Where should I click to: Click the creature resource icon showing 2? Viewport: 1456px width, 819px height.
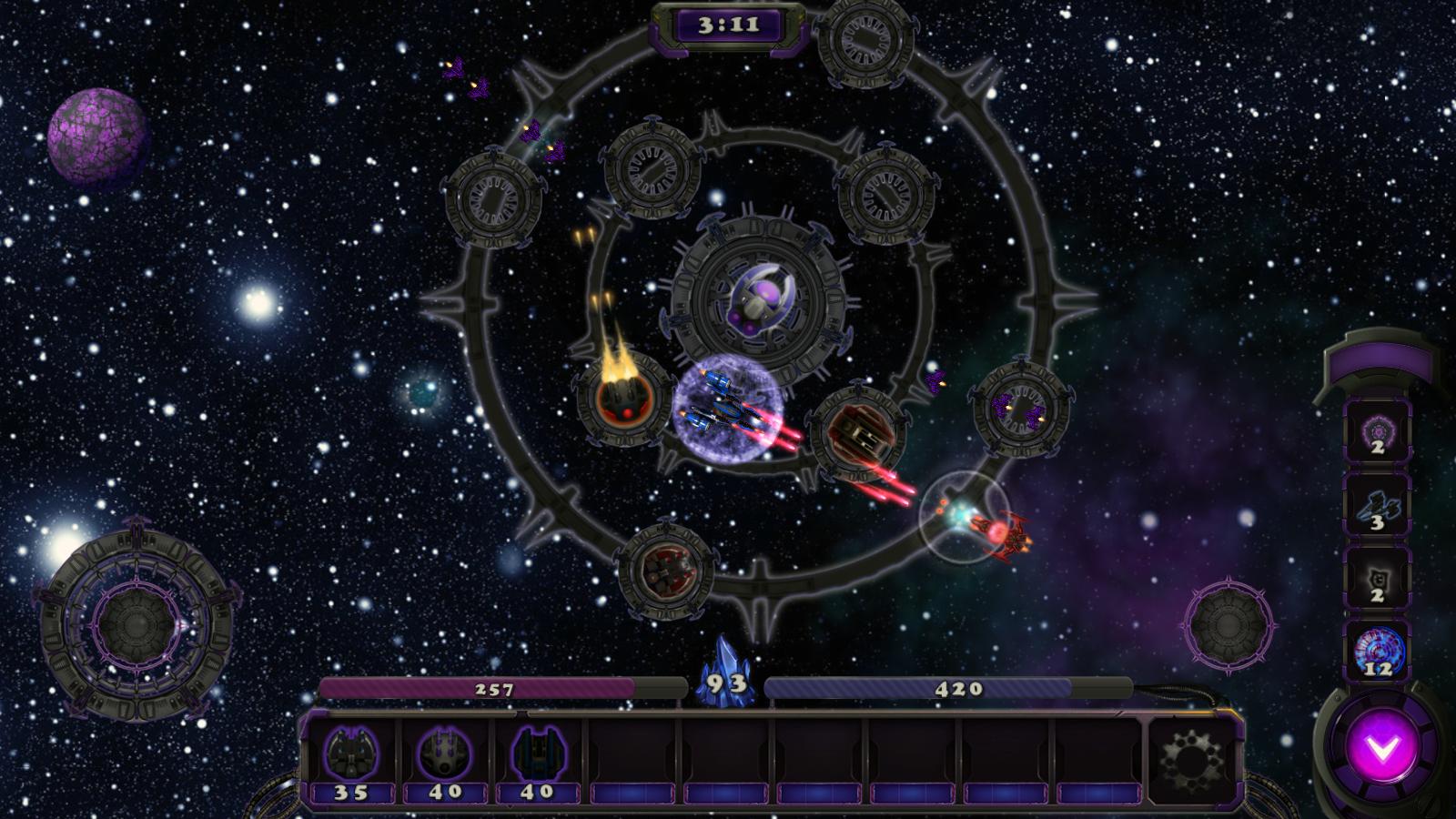[x=1380, y=582]
